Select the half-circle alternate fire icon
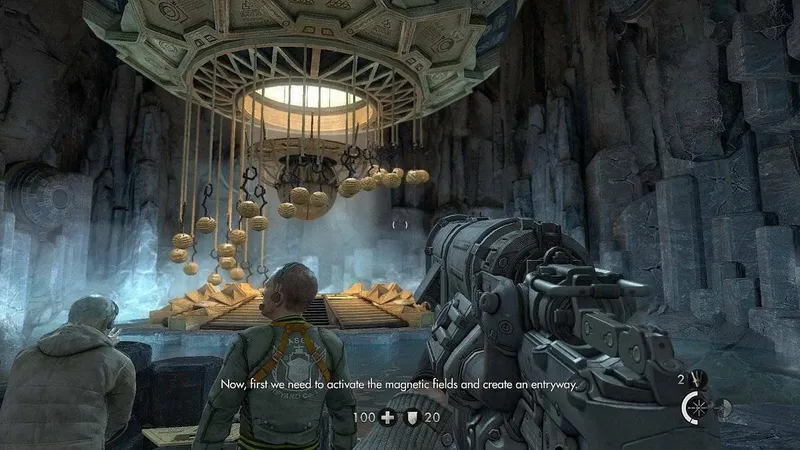The width and height of the screenshot is (800, 450). click(x=723, y=407)
